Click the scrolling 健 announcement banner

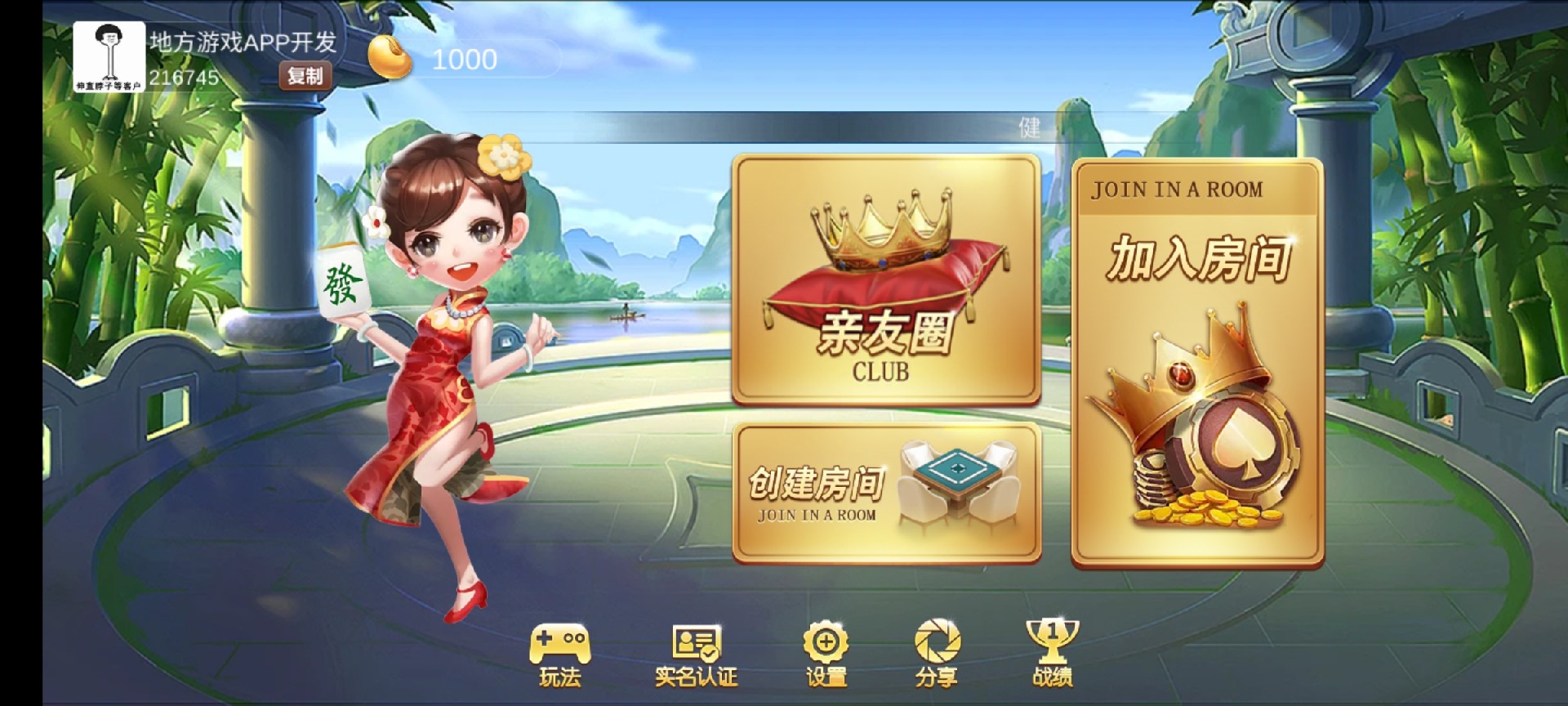1027,129
